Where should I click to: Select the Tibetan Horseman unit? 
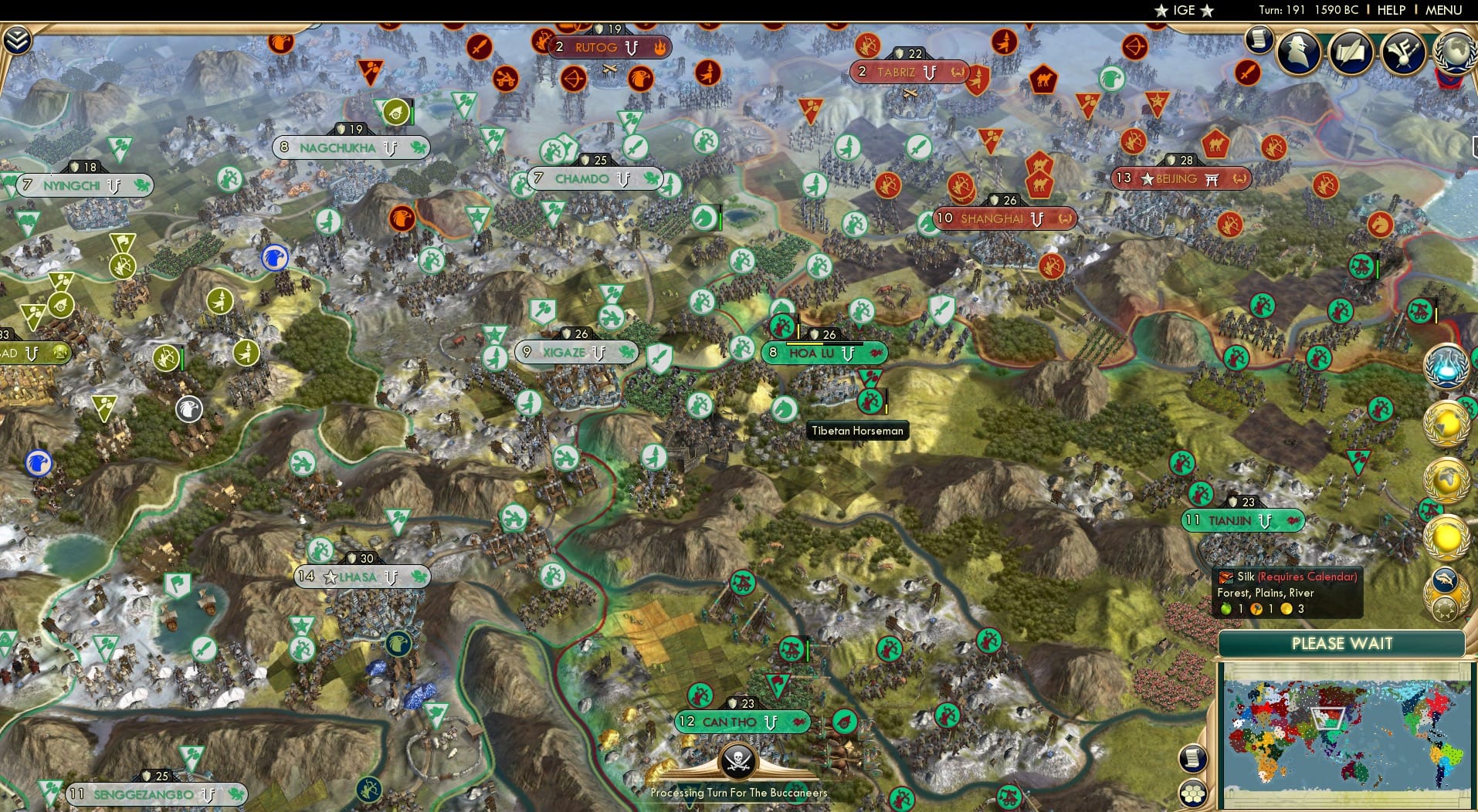pos(870,401)
